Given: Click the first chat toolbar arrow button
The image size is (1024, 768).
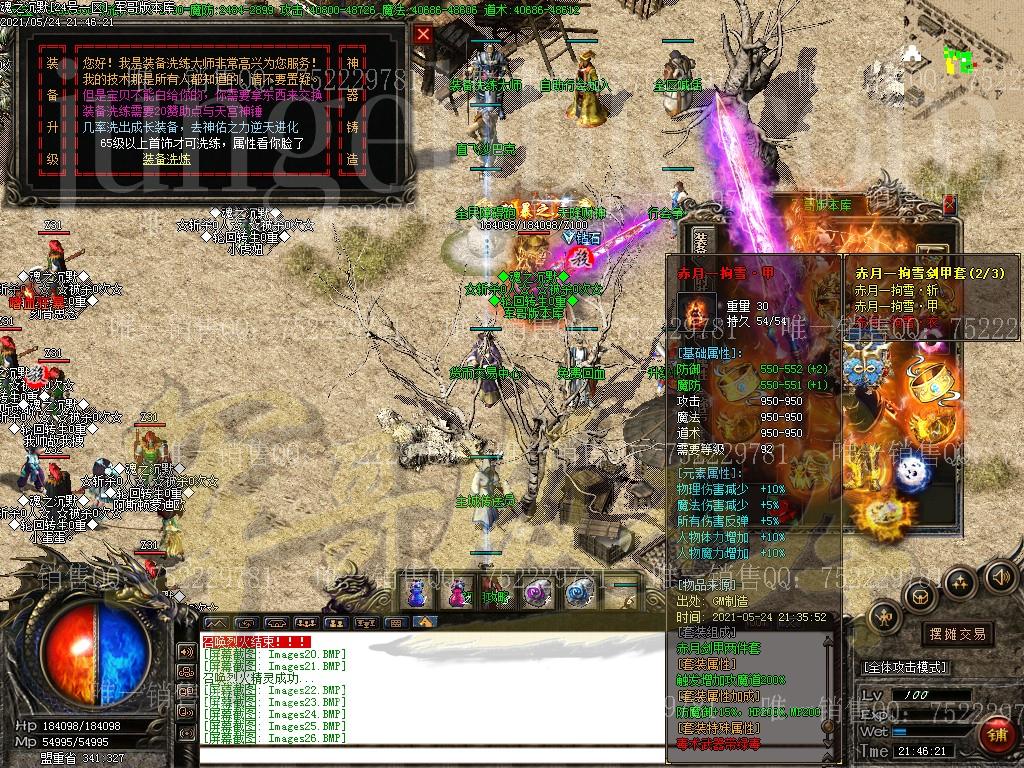Looking at the screenshot, I should 215,622.
